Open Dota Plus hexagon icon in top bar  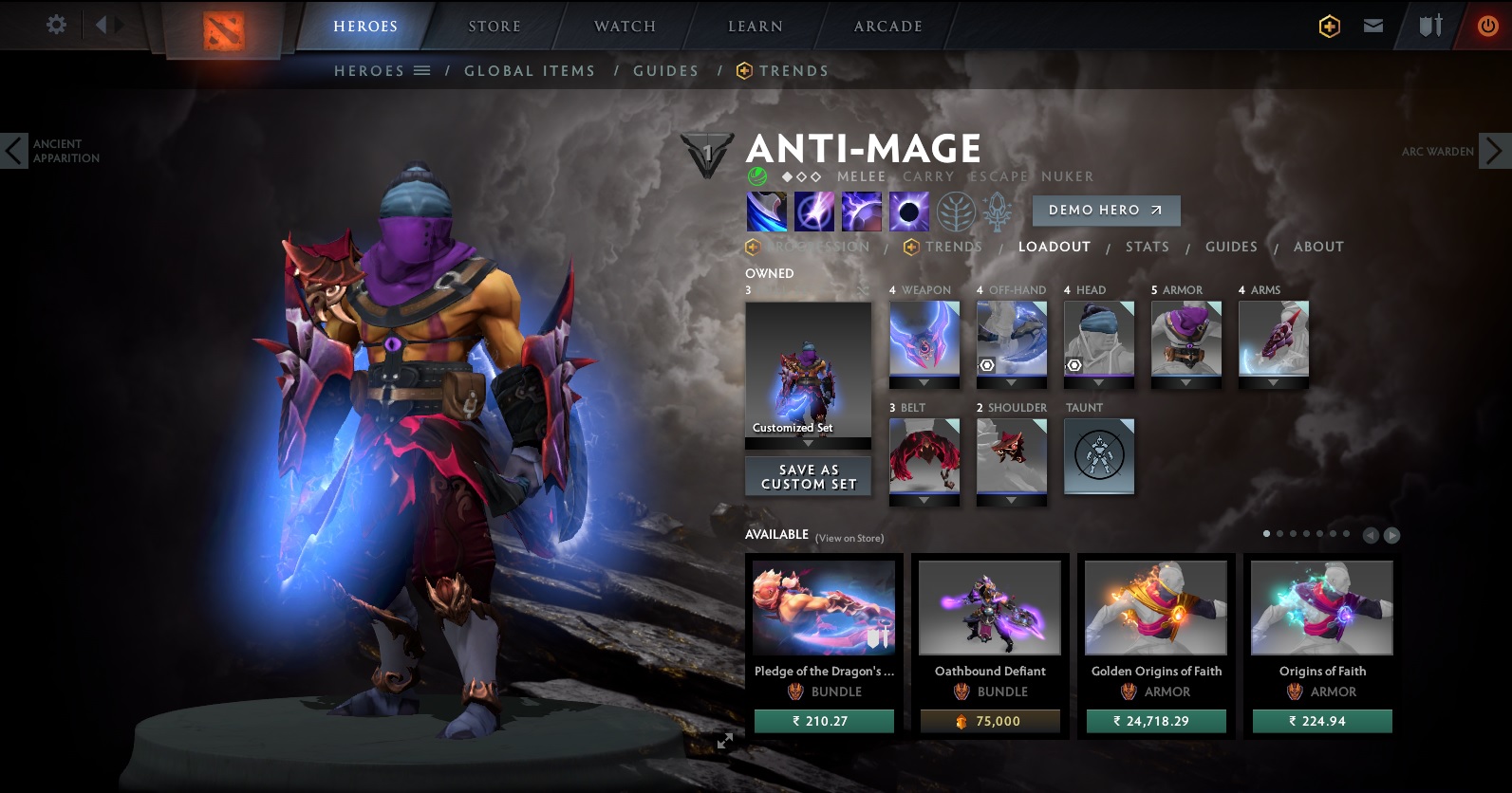pos(1328,25)
